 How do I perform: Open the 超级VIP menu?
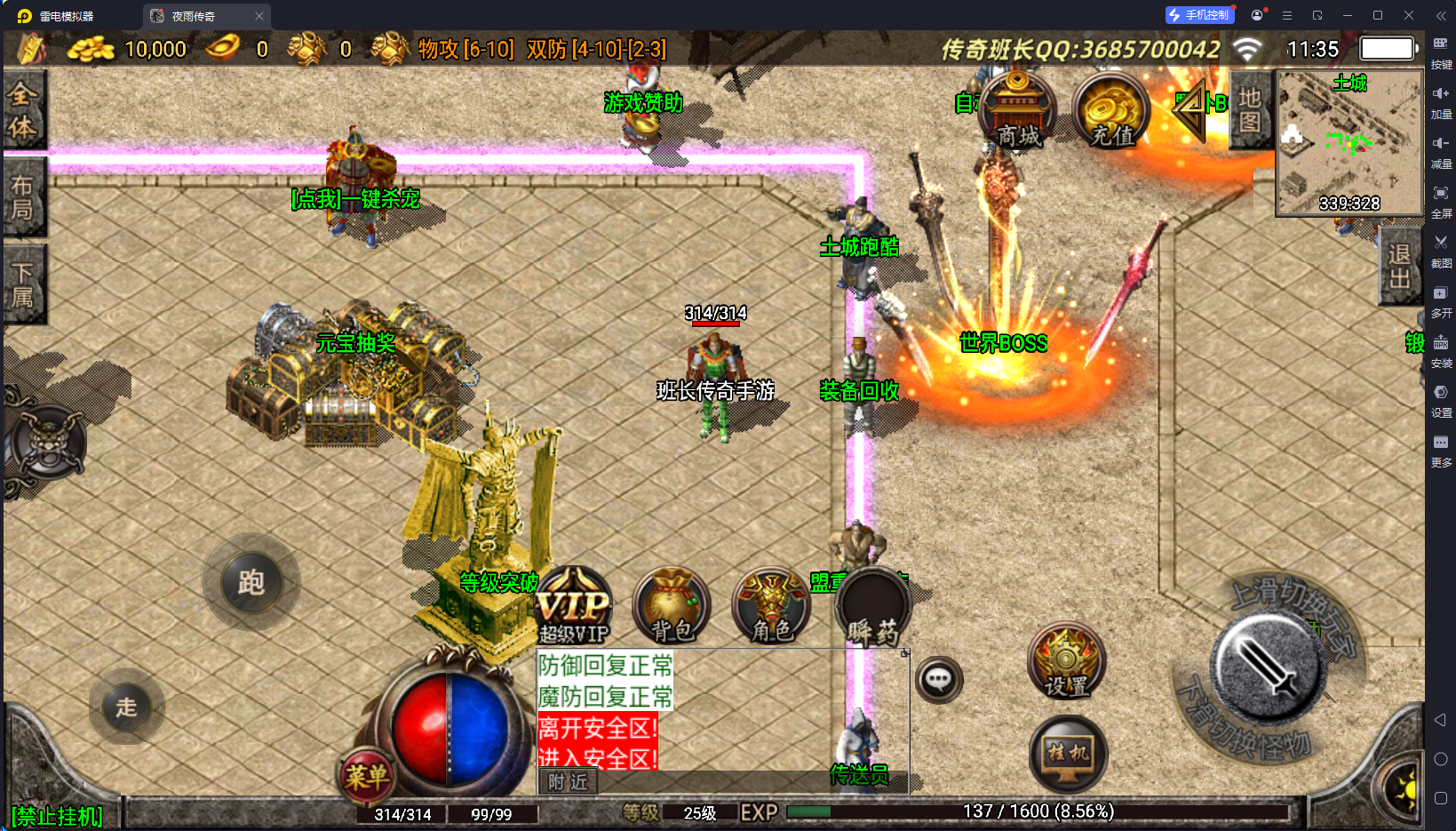pyautogui.click(x=574, y=608)
